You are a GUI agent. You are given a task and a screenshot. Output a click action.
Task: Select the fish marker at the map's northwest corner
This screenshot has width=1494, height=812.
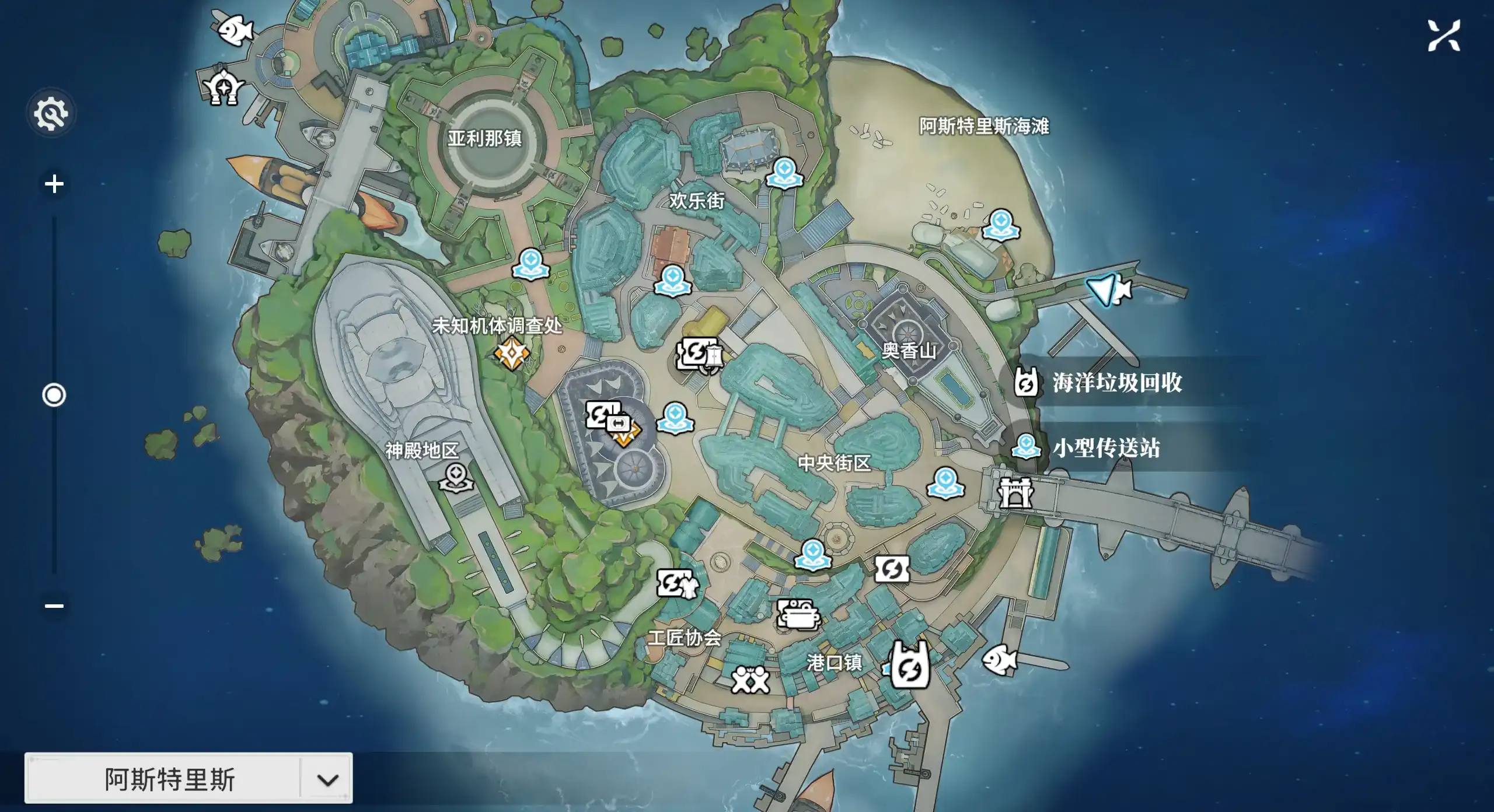(x=235, y=28)
